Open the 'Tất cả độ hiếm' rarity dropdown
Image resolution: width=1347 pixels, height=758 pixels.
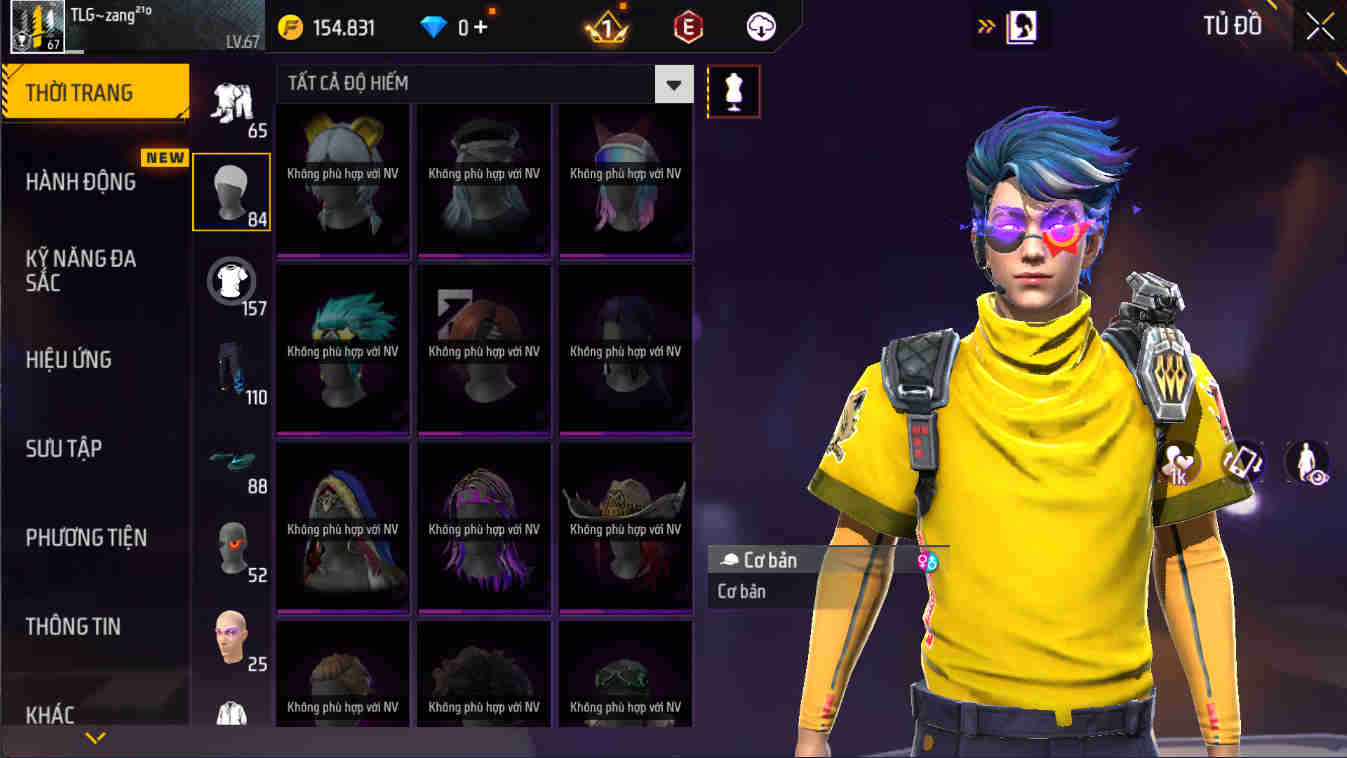coord(674,84)
